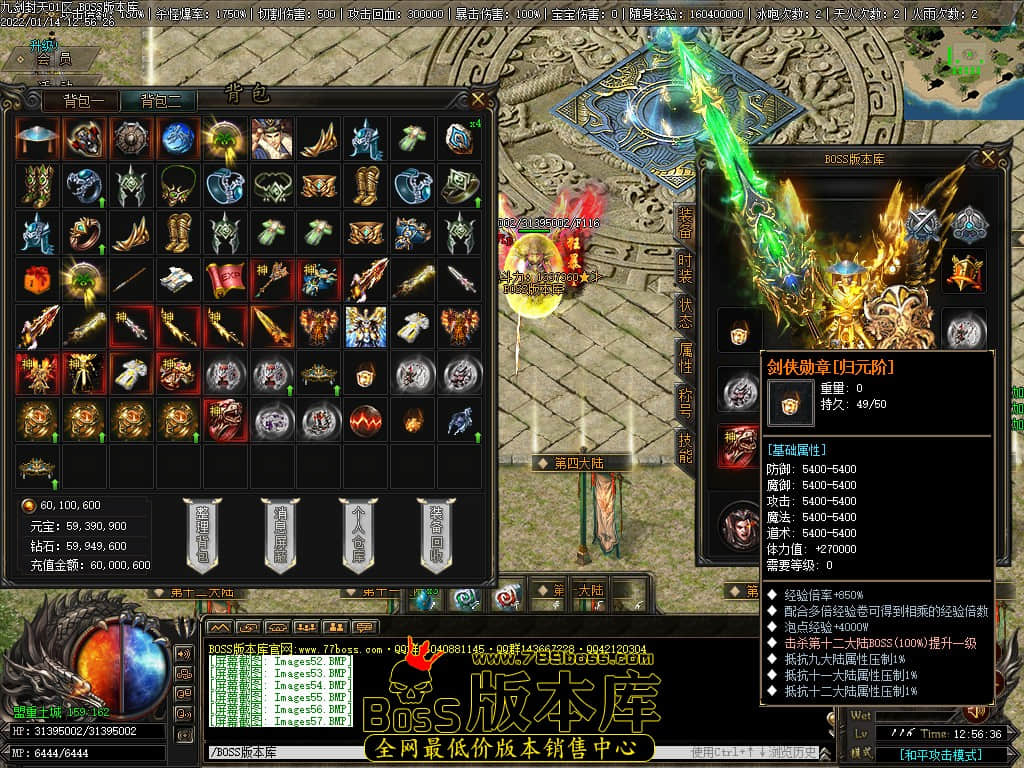Viewport: 1024px width, 768px height.
Task: Open the 属性 attributes tab
Action: tap(685, 357)
